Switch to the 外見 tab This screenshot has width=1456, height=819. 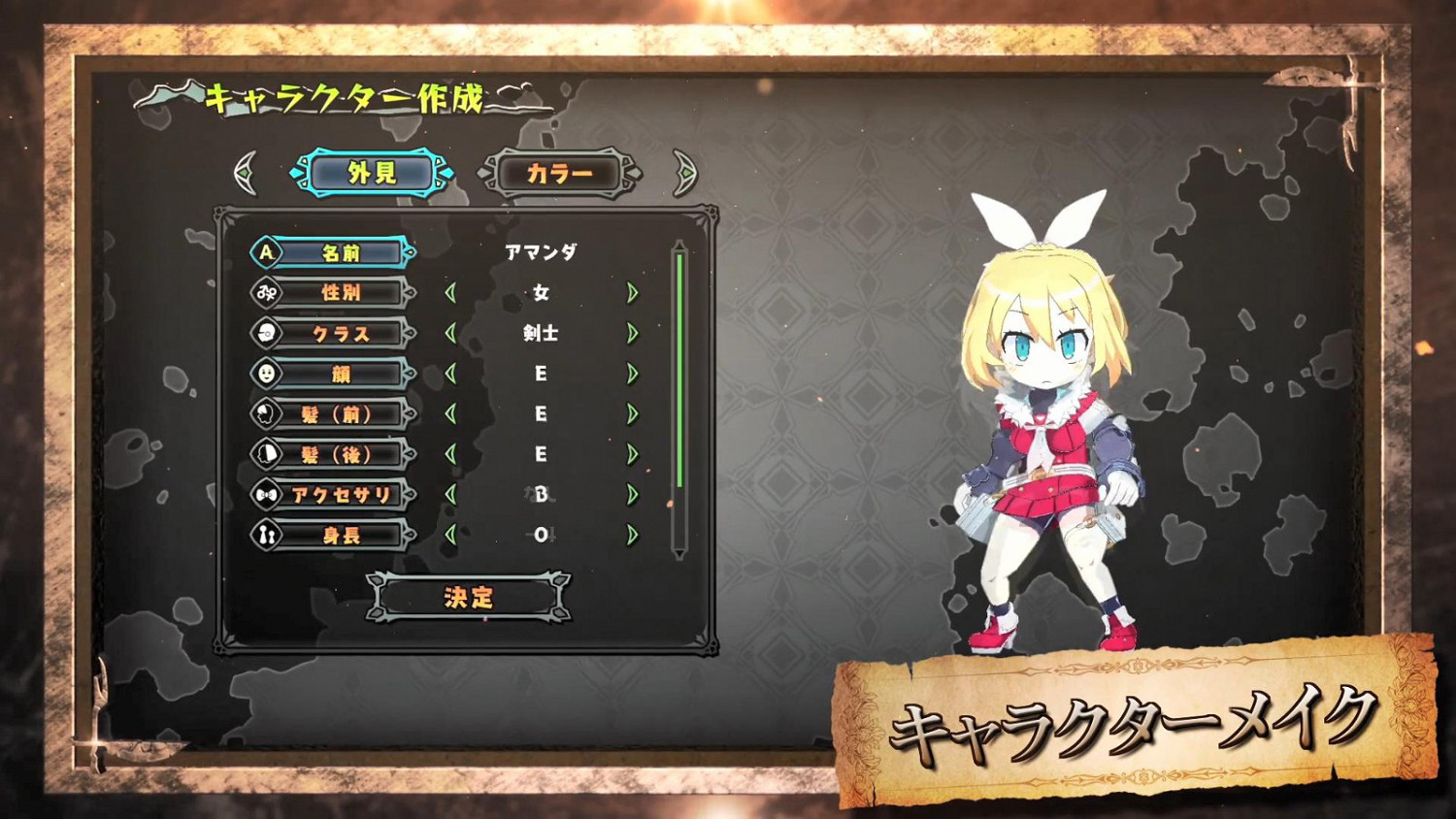click(374, 172)
